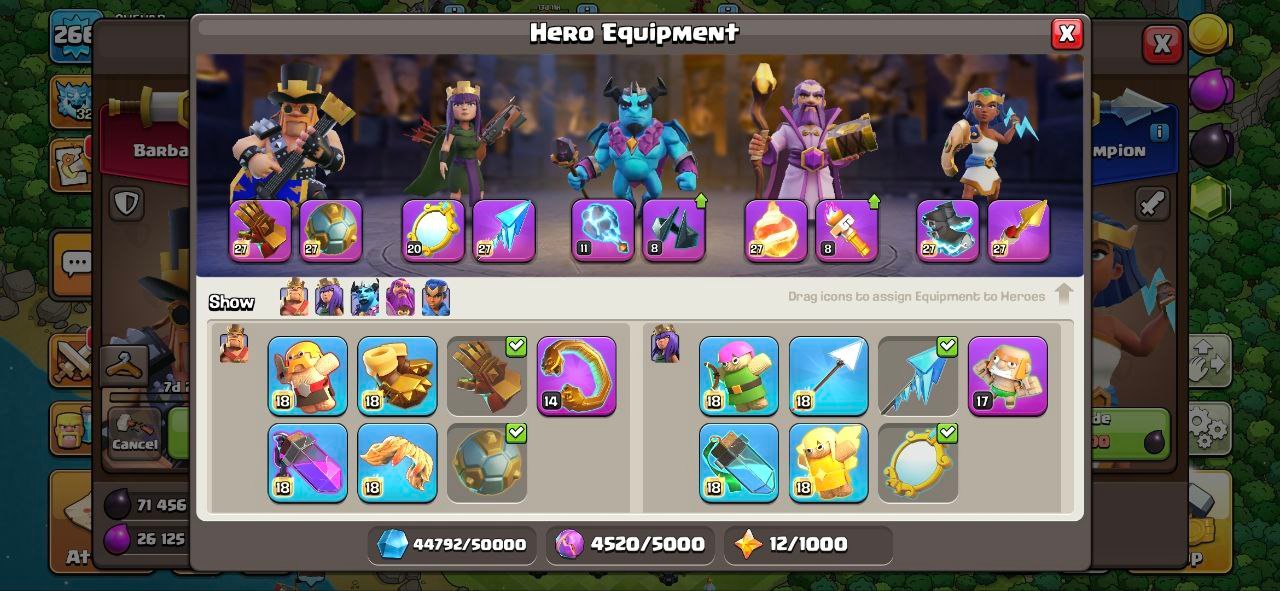Screen dimensions: 1280x591
Task: Choose the Action Figure equipment
Action: tap(1007, 376)
